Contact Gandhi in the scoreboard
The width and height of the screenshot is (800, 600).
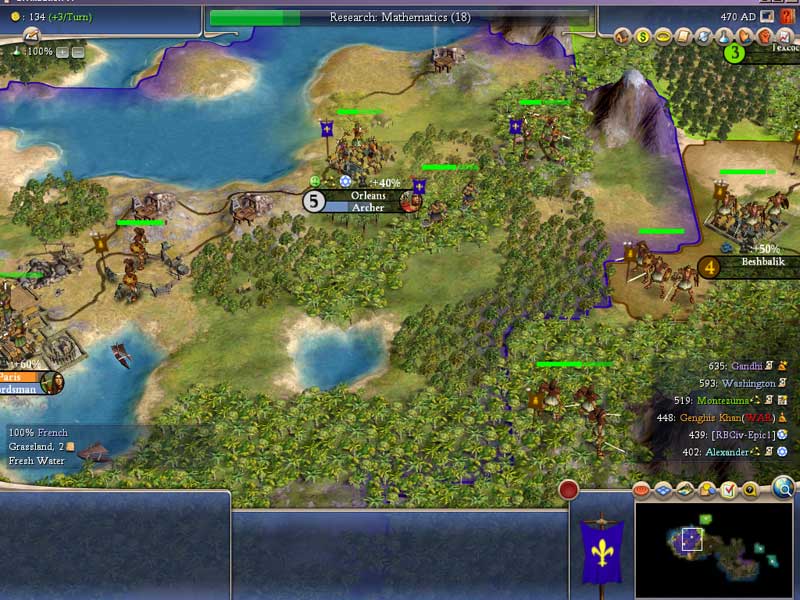[x=746, y=366]
